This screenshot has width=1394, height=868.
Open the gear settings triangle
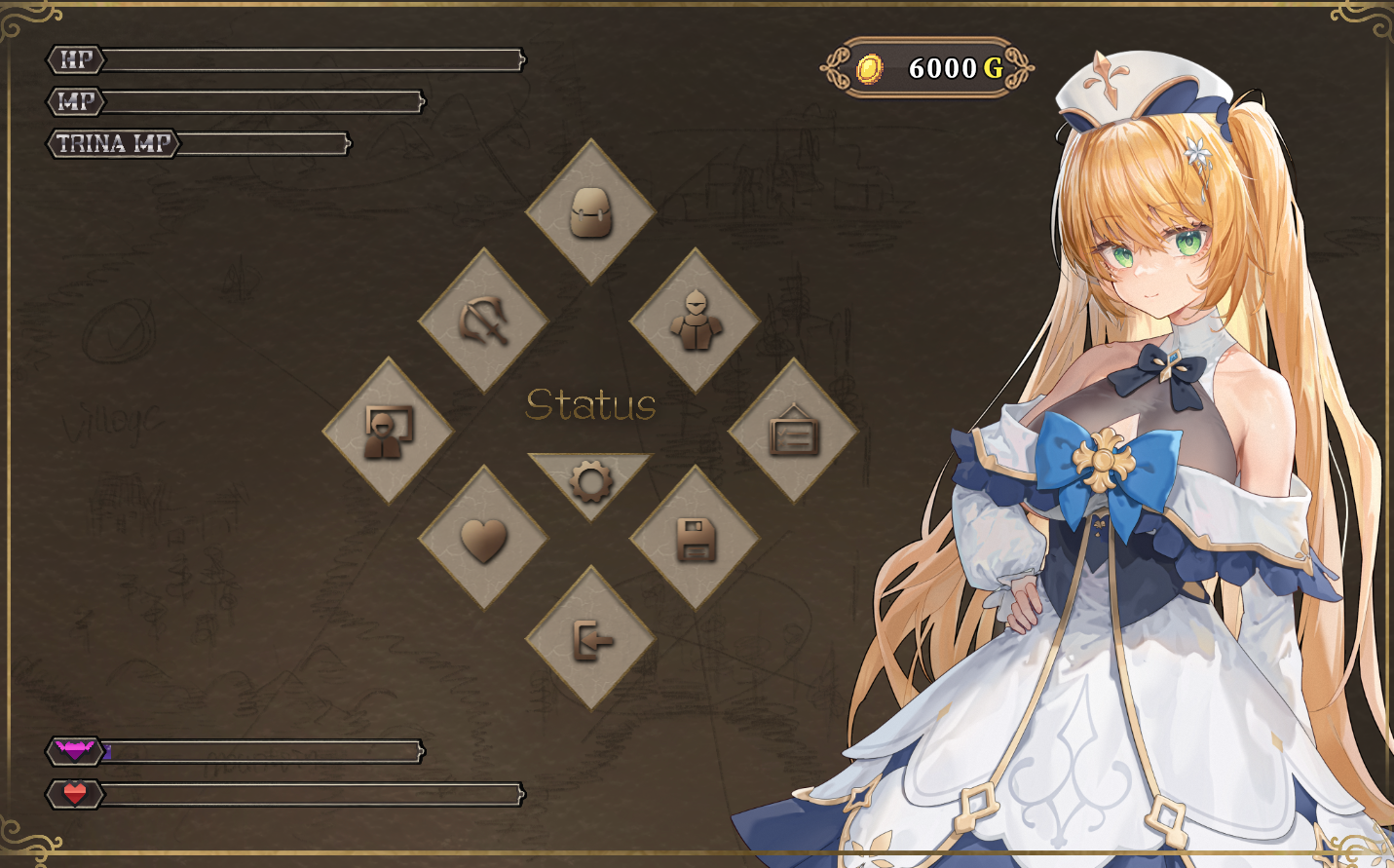pyautogui.click(x=590, y=478)
